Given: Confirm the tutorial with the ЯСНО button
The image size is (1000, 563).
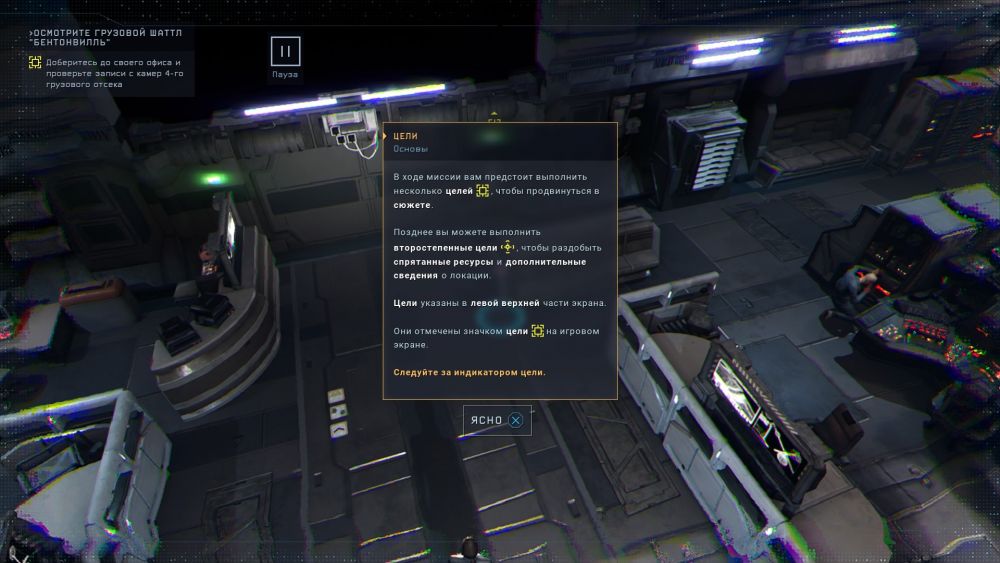Looking at the screenshot, I should (x=497, y=420).
